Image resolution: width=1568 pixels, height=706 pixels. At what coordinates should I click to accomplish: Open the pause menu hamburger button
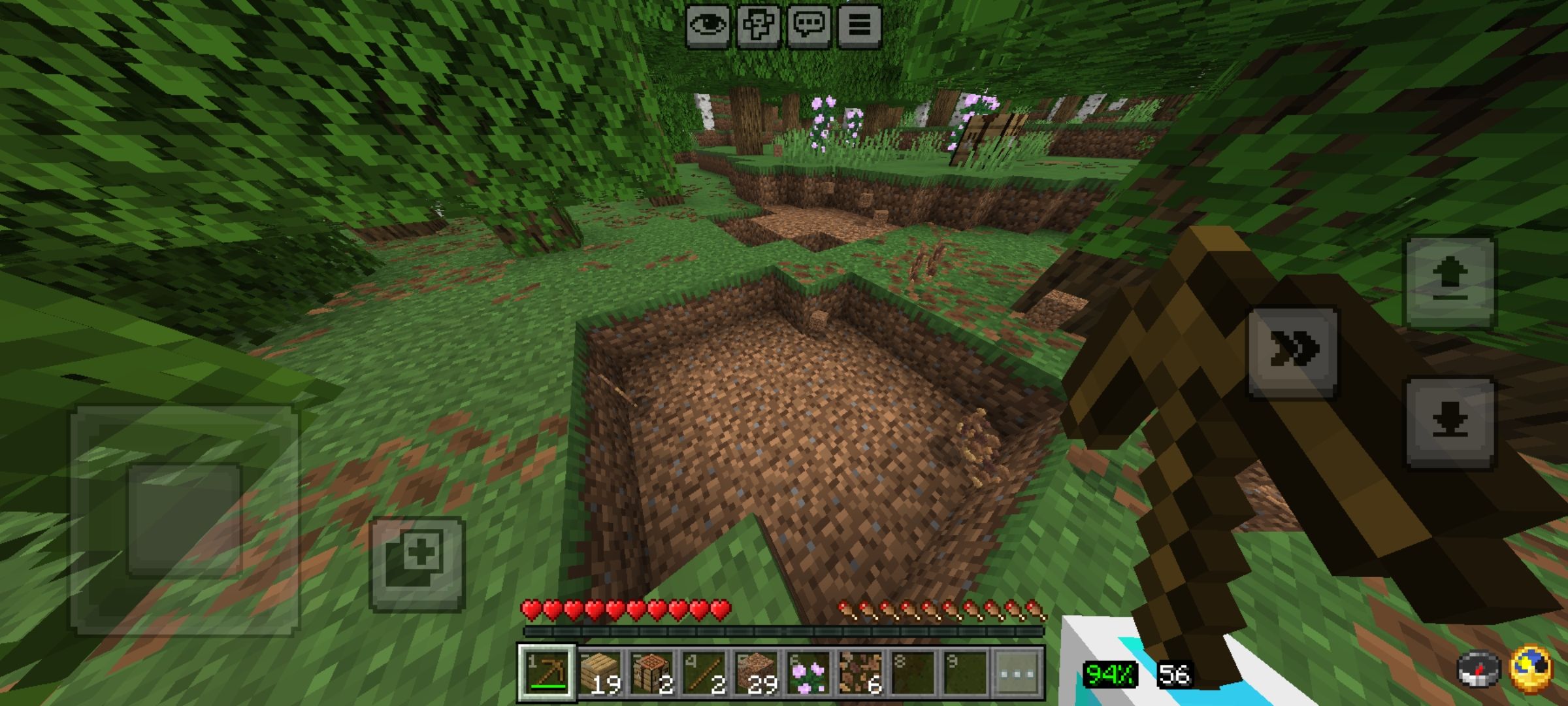point(859,26)
